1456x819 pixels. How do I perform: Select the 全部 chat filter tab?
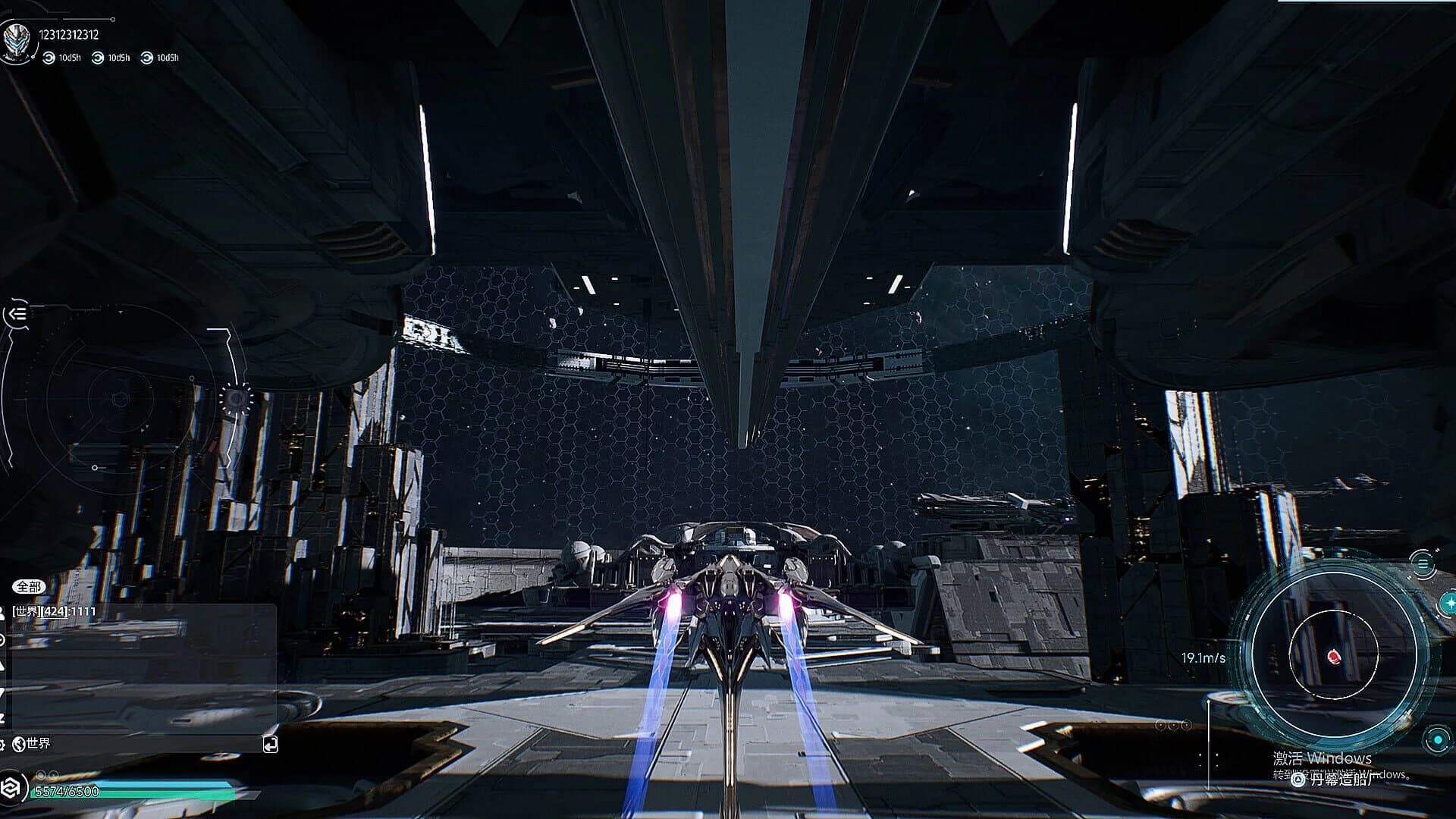pyautogui.click(x=29, y=586)
